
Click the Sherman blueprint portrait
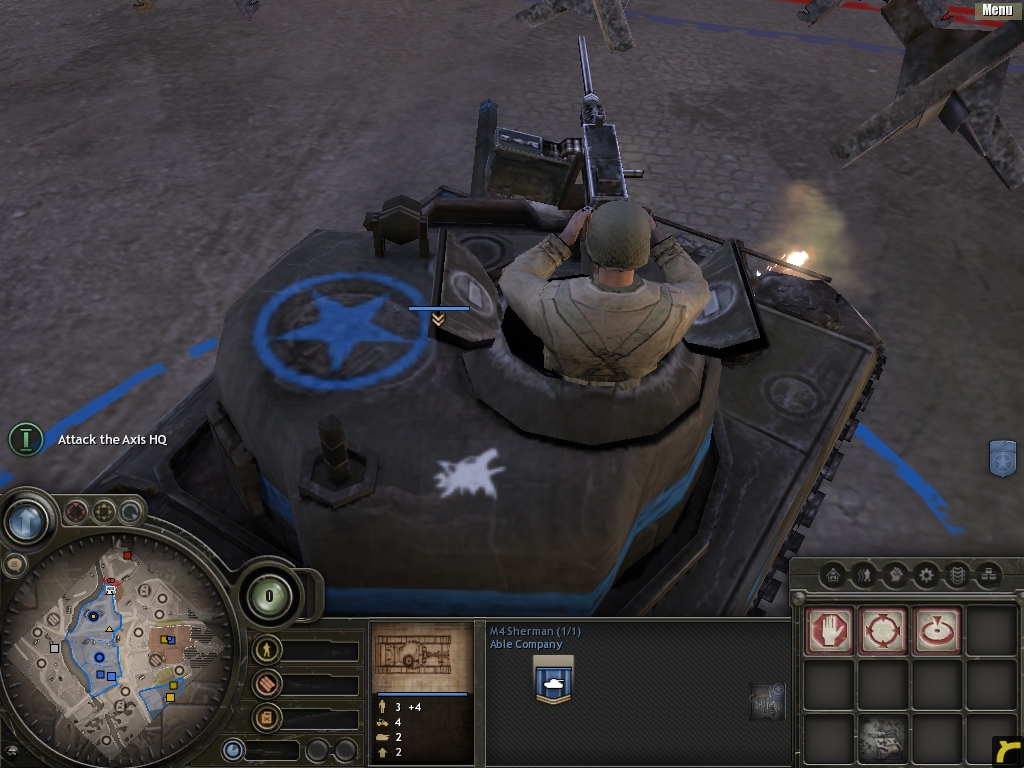click(x=421, y=657)
